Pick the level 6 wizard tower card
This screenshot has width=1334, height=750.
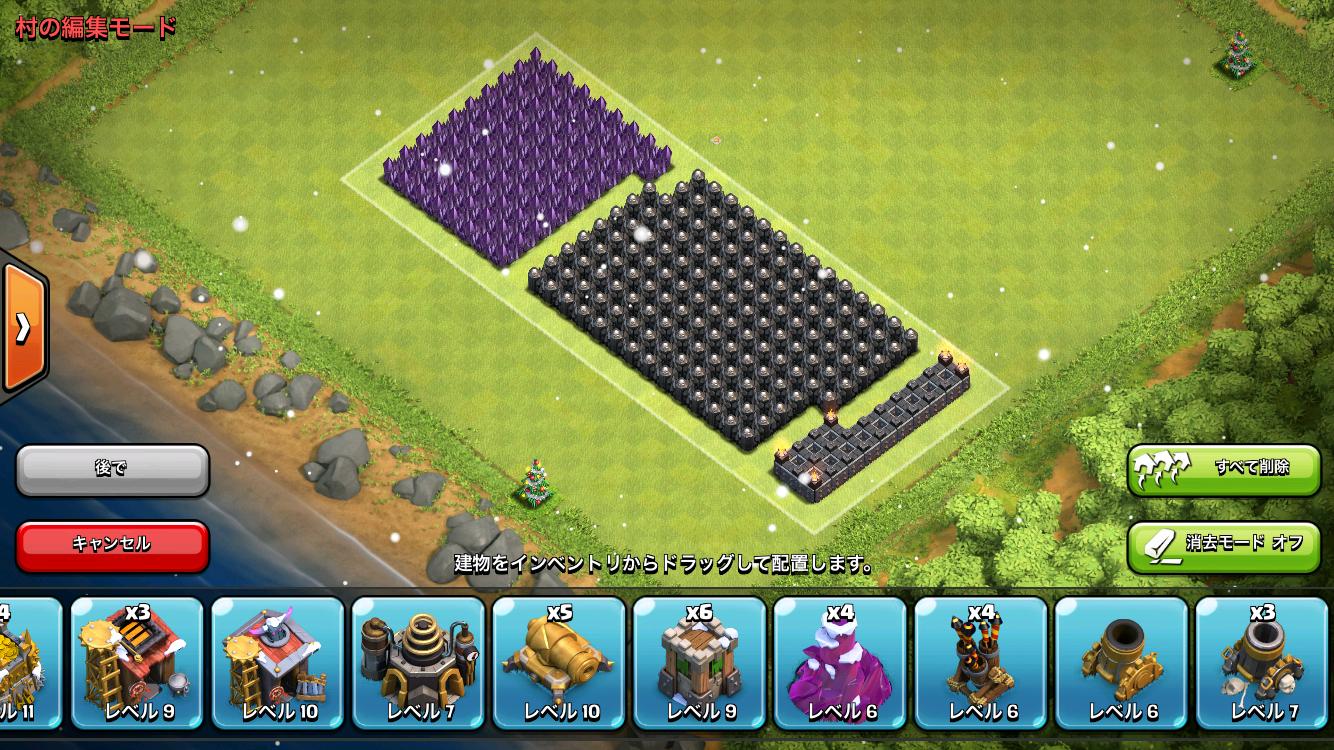pos(840,662)
